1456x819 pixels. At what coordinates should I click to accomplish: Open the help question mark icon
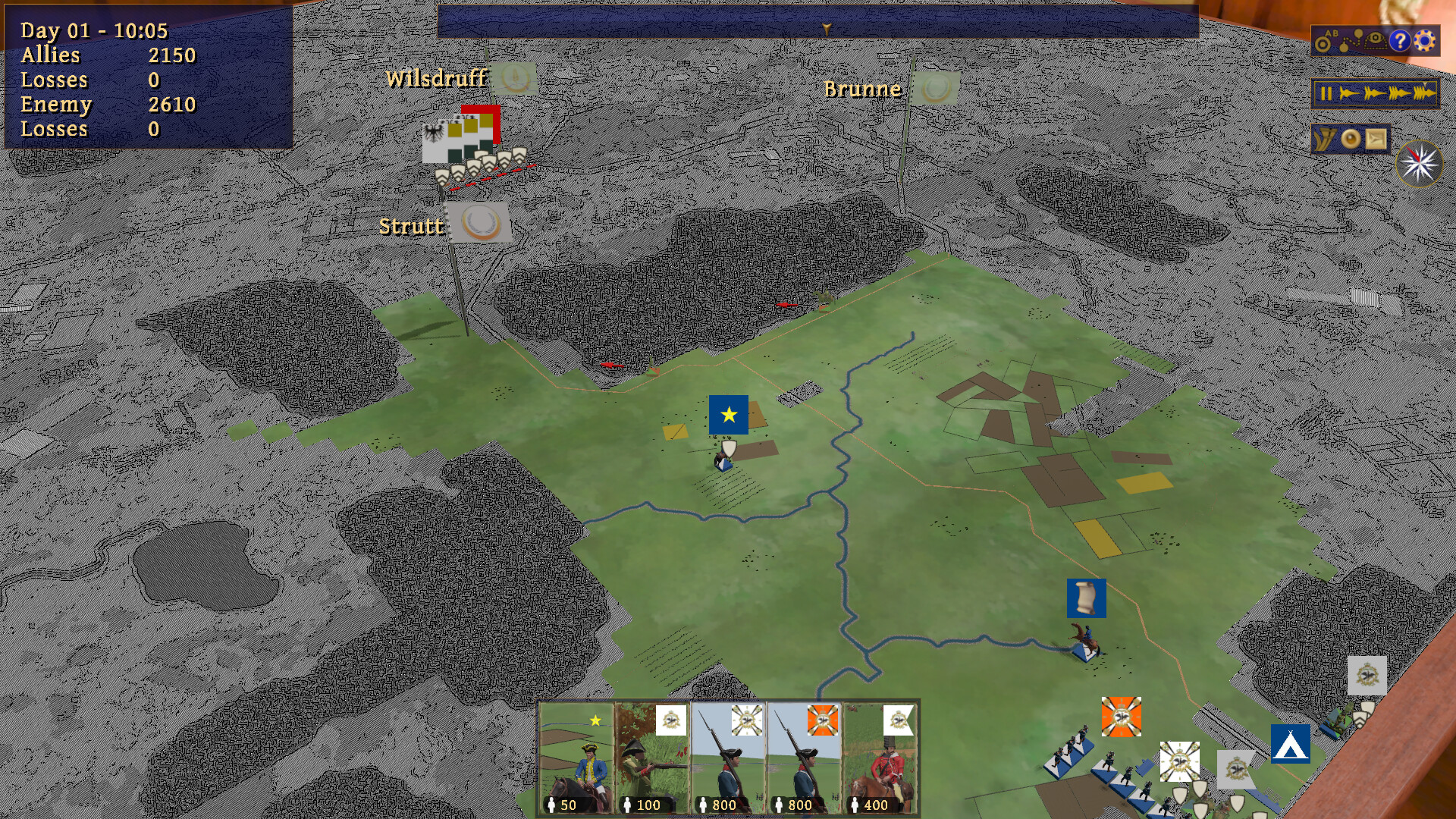[1401, 41]
